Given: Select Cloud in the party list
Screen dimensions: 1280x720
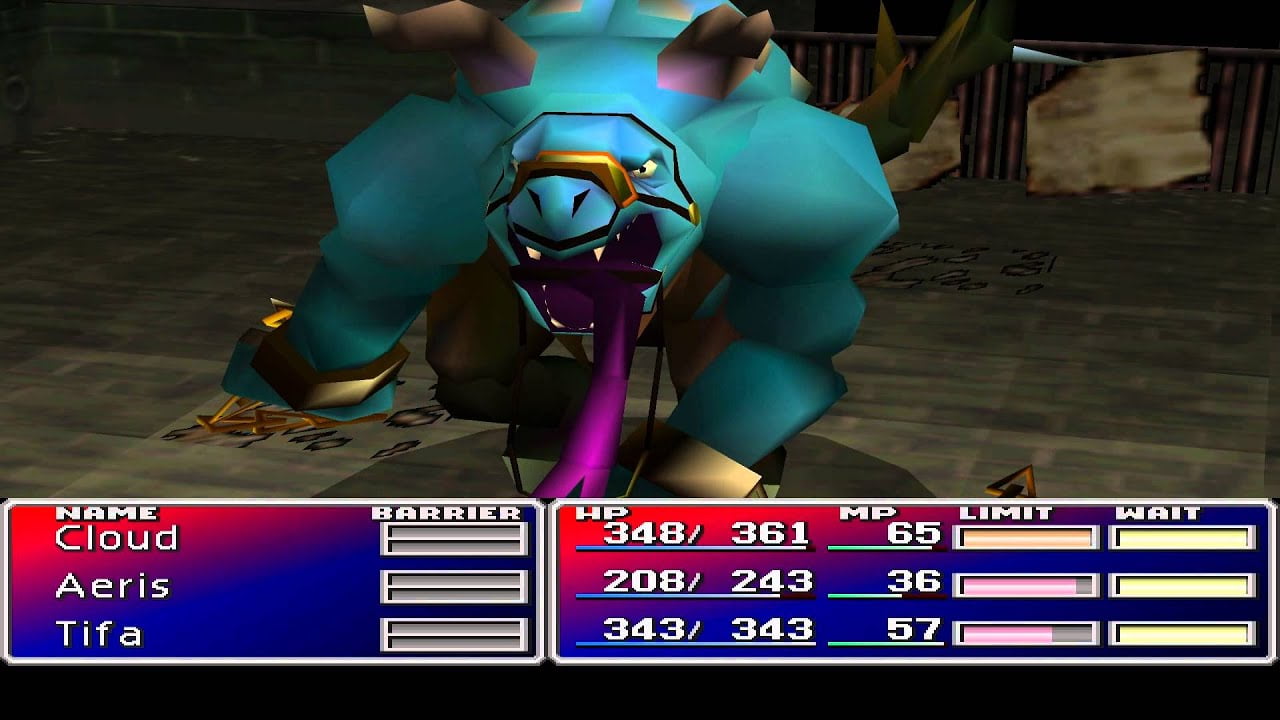Looking at the screenshot, I should click(116, 538).
